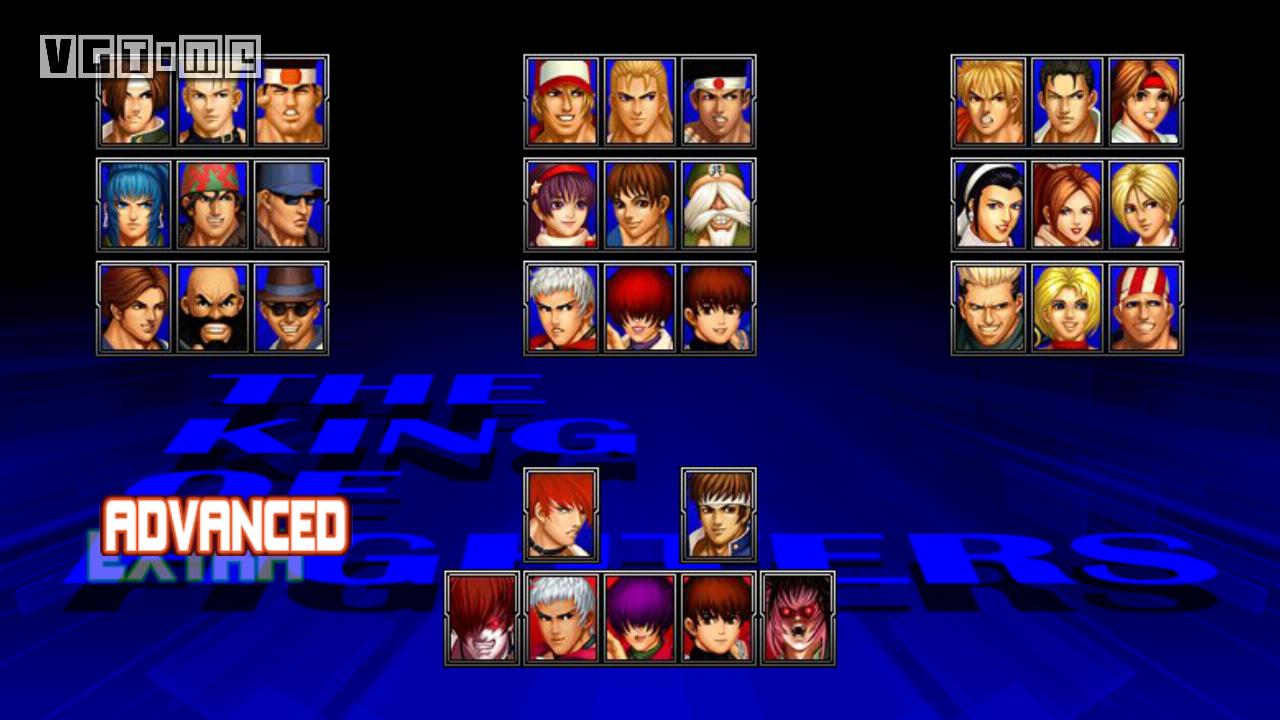Pick blue-haired Leona
The image size is (1280, 720).
point(135,205)
